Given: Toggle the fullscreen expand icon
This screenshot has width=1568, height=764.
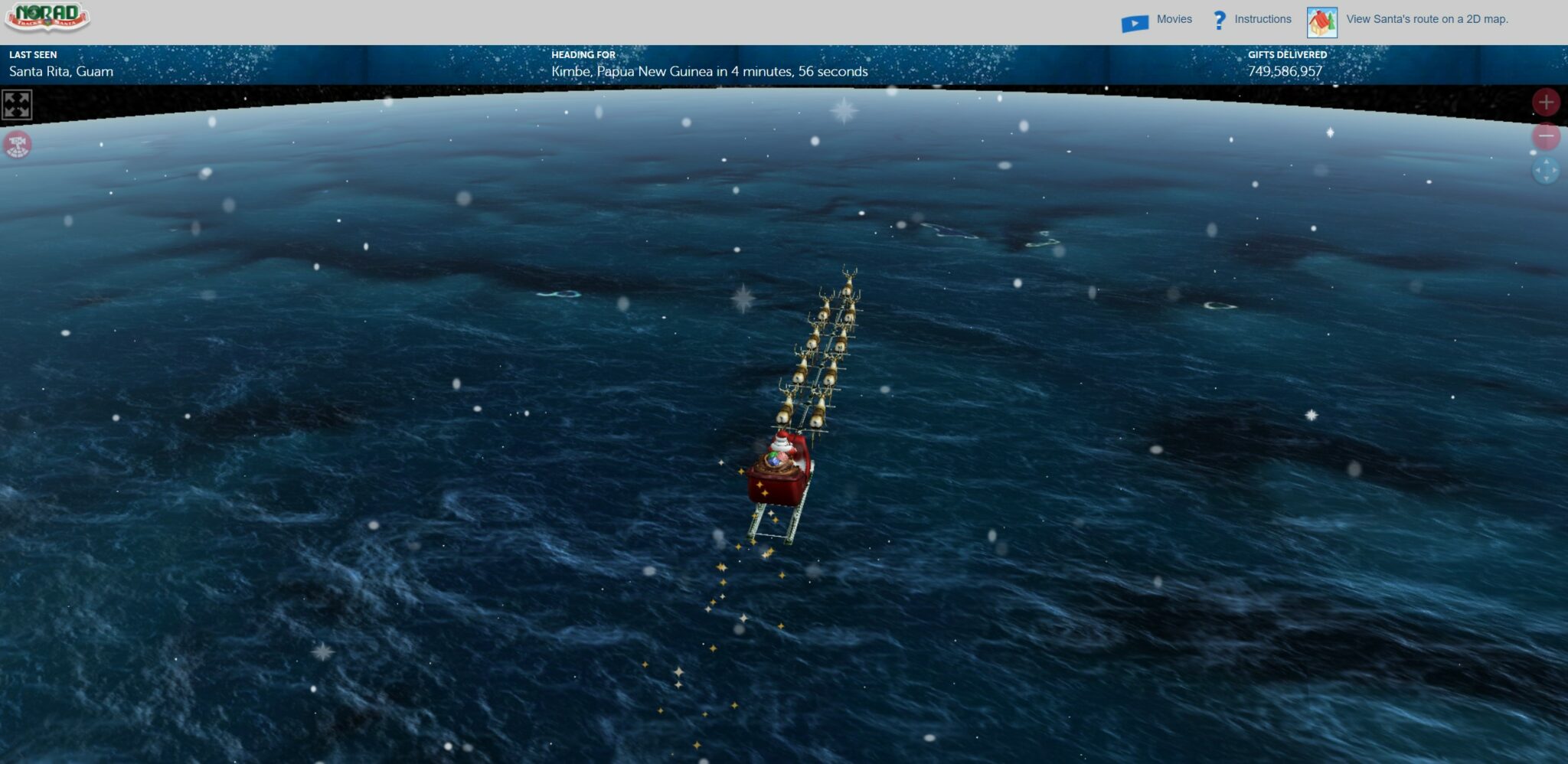Looking at the screenshot, I should tap(17, 105).
